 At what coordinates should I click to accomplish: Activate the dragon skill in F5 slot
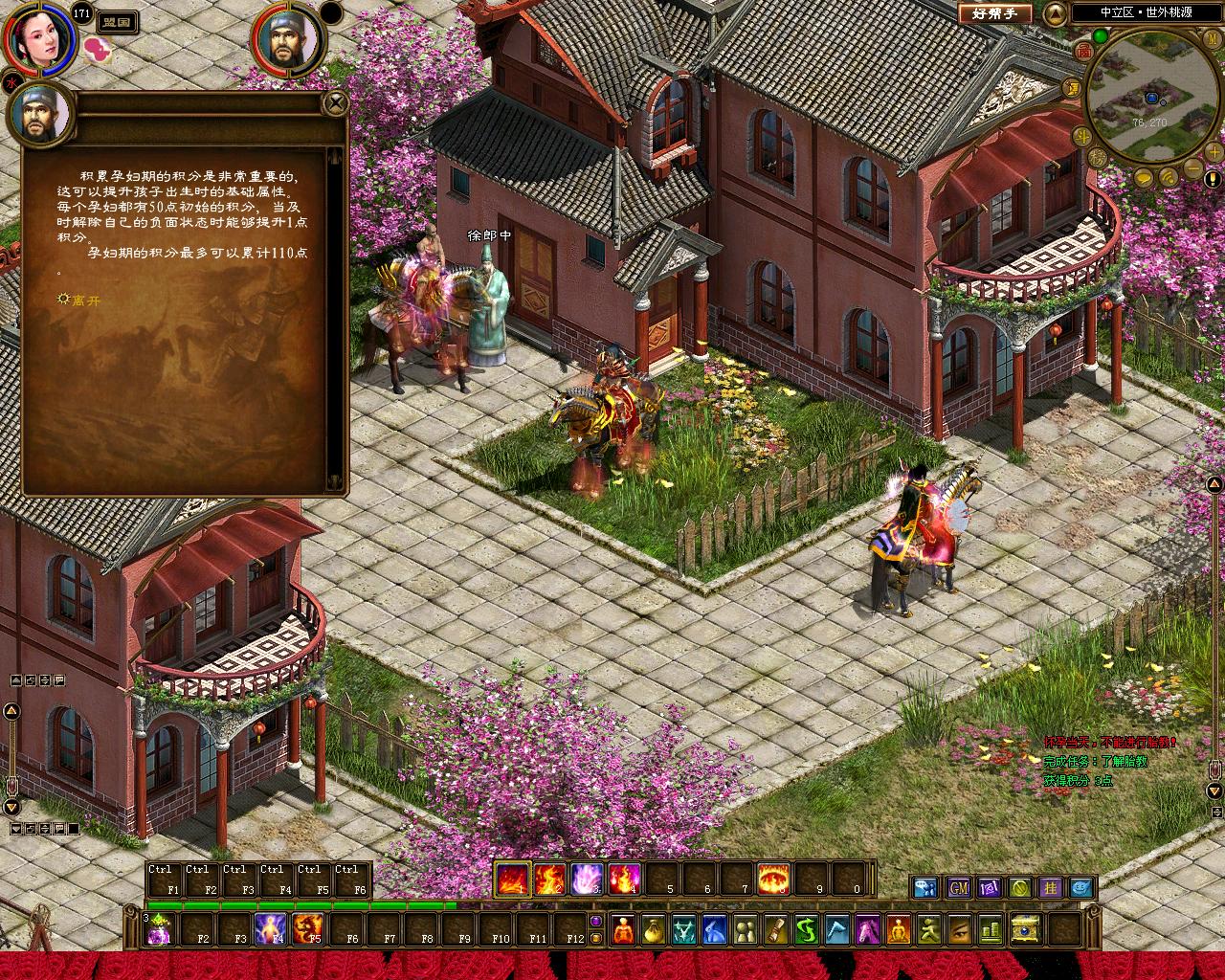307,928
